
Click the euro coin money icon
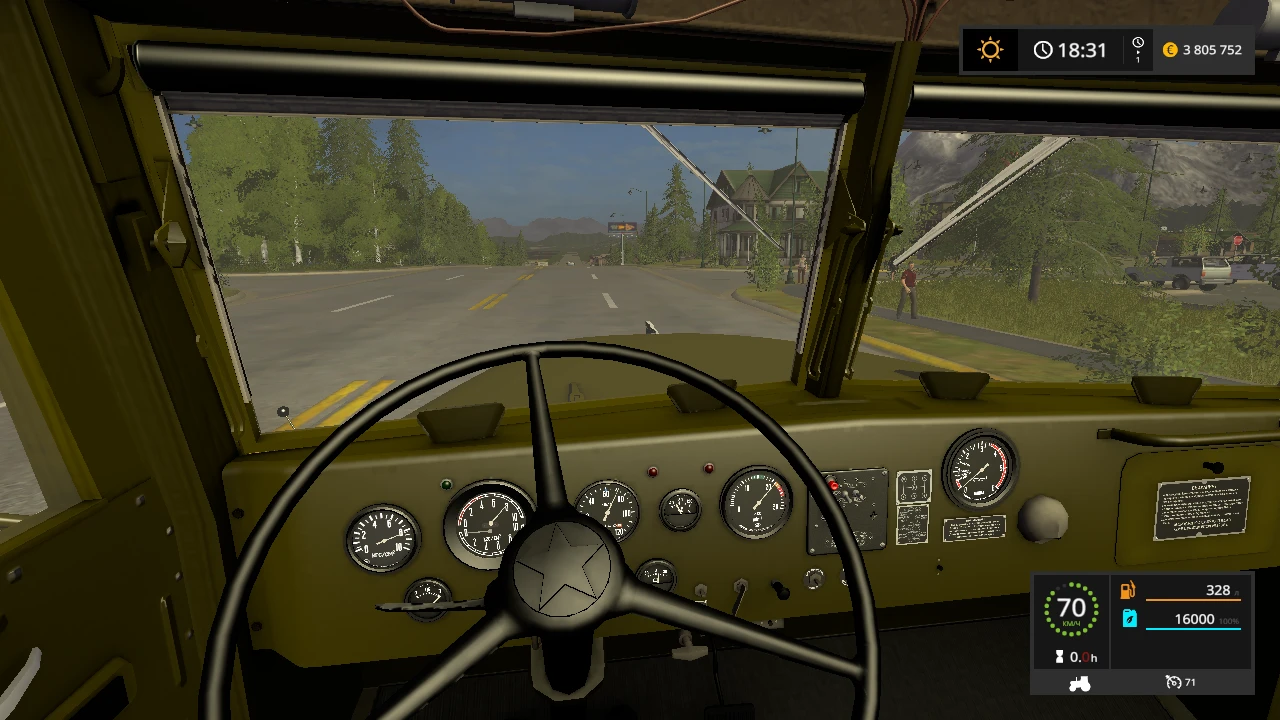[x=1170, y=50]
